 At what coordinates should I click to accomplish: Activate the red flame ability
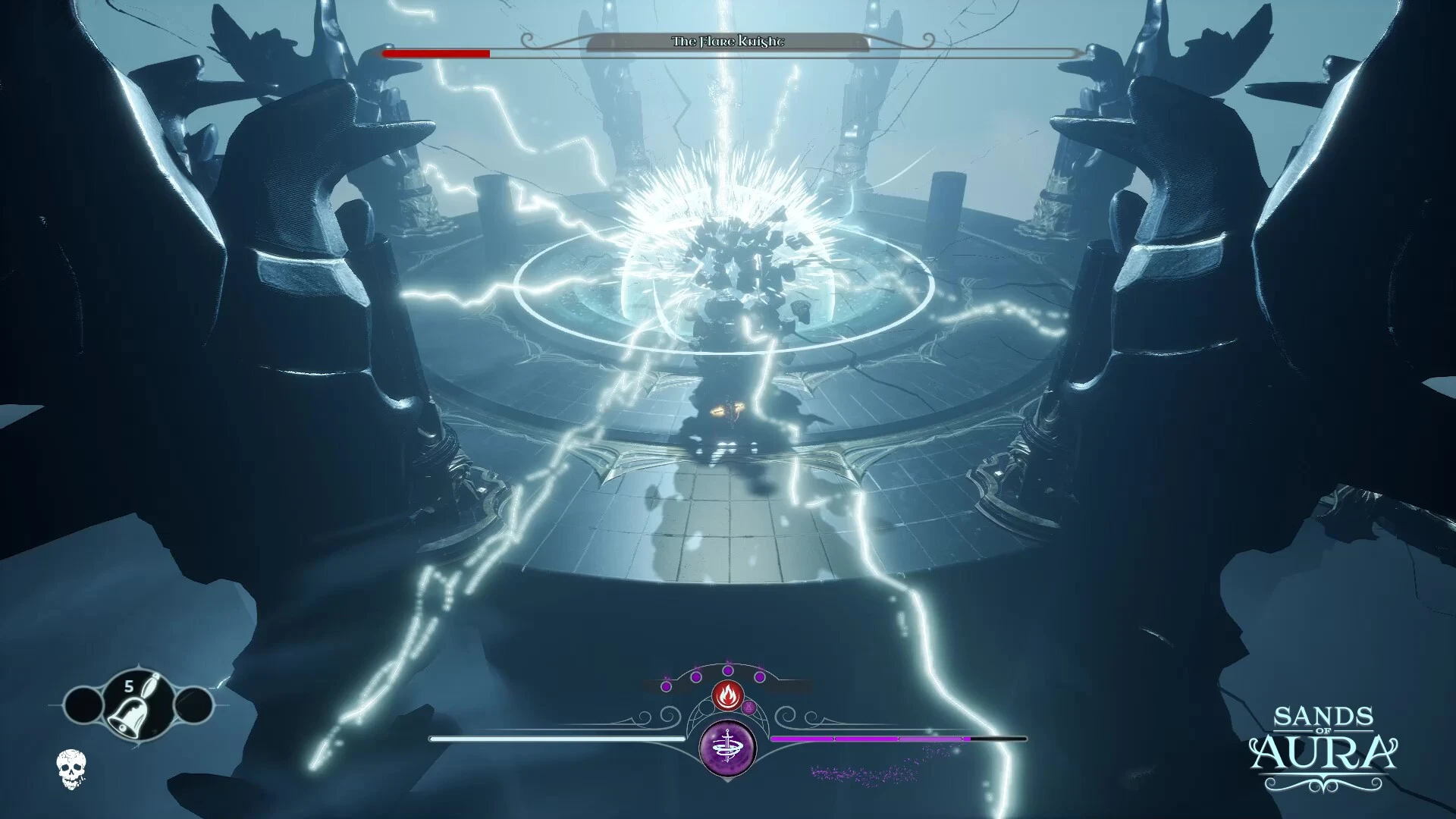click(x=727, y=694)
